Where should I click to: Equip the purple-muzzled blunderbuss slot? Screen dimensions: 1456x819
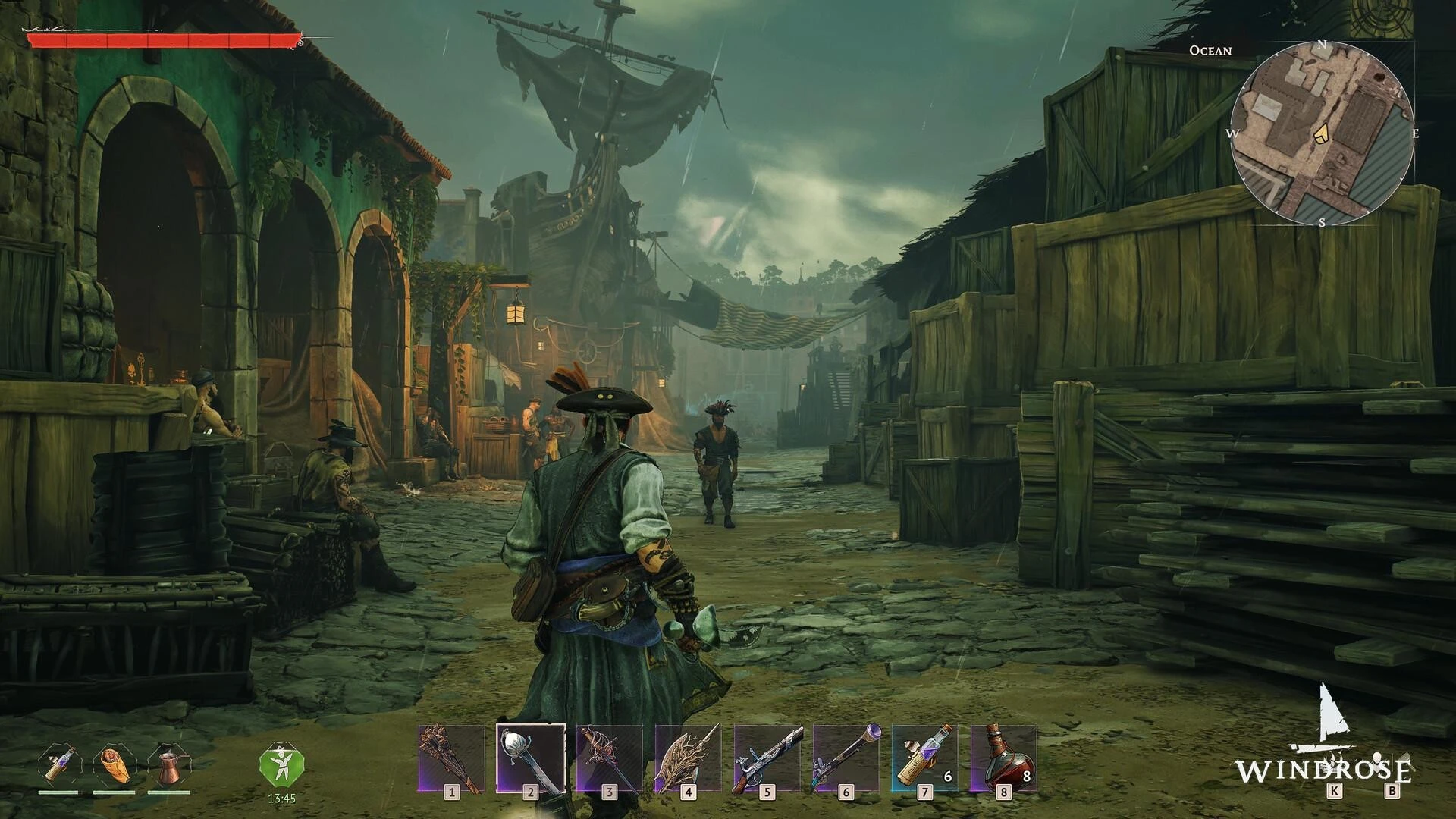tap(846, 758)
